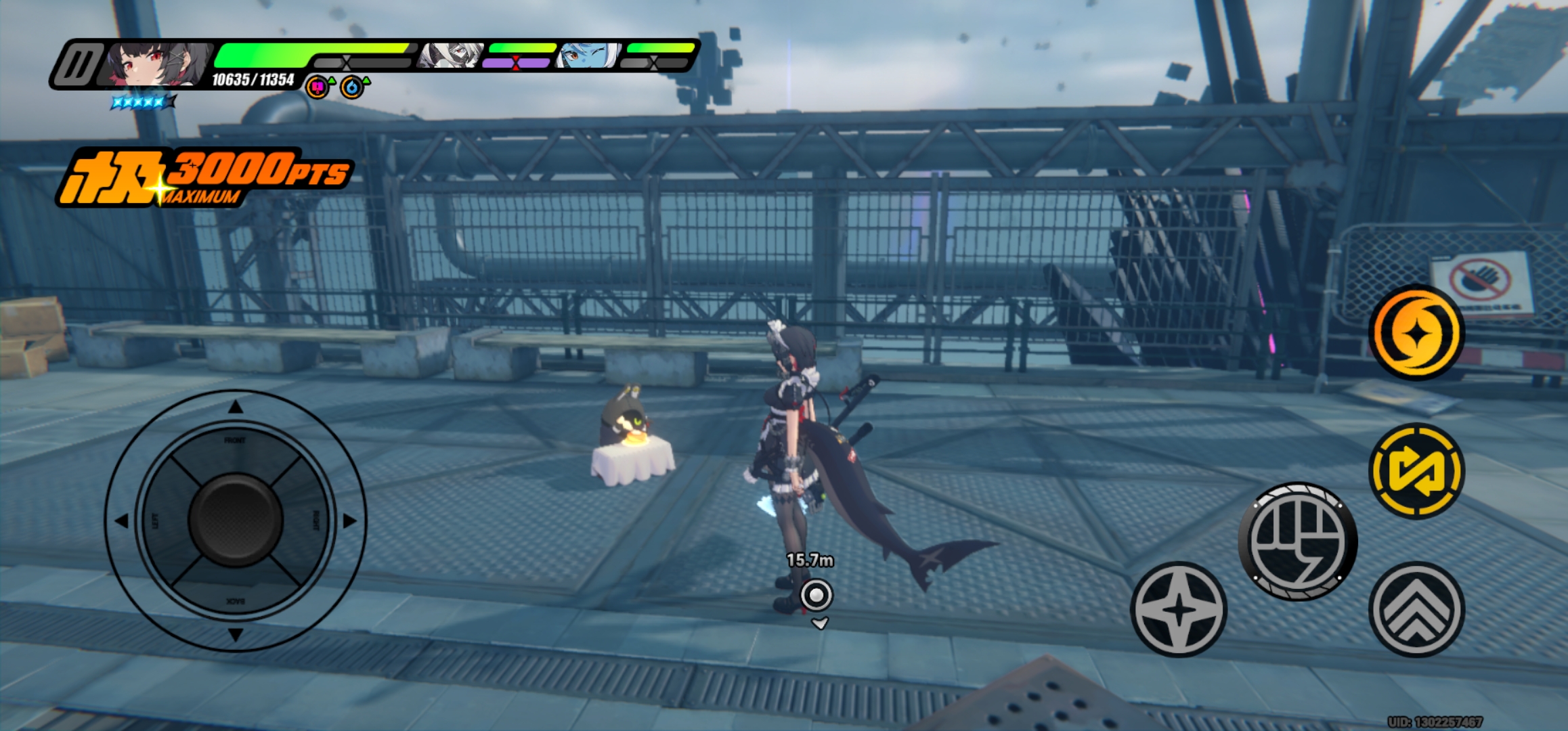Switch to the blue-skinned teammate portrait
The width and height of the screenshot is (1568, 731).
588,56
